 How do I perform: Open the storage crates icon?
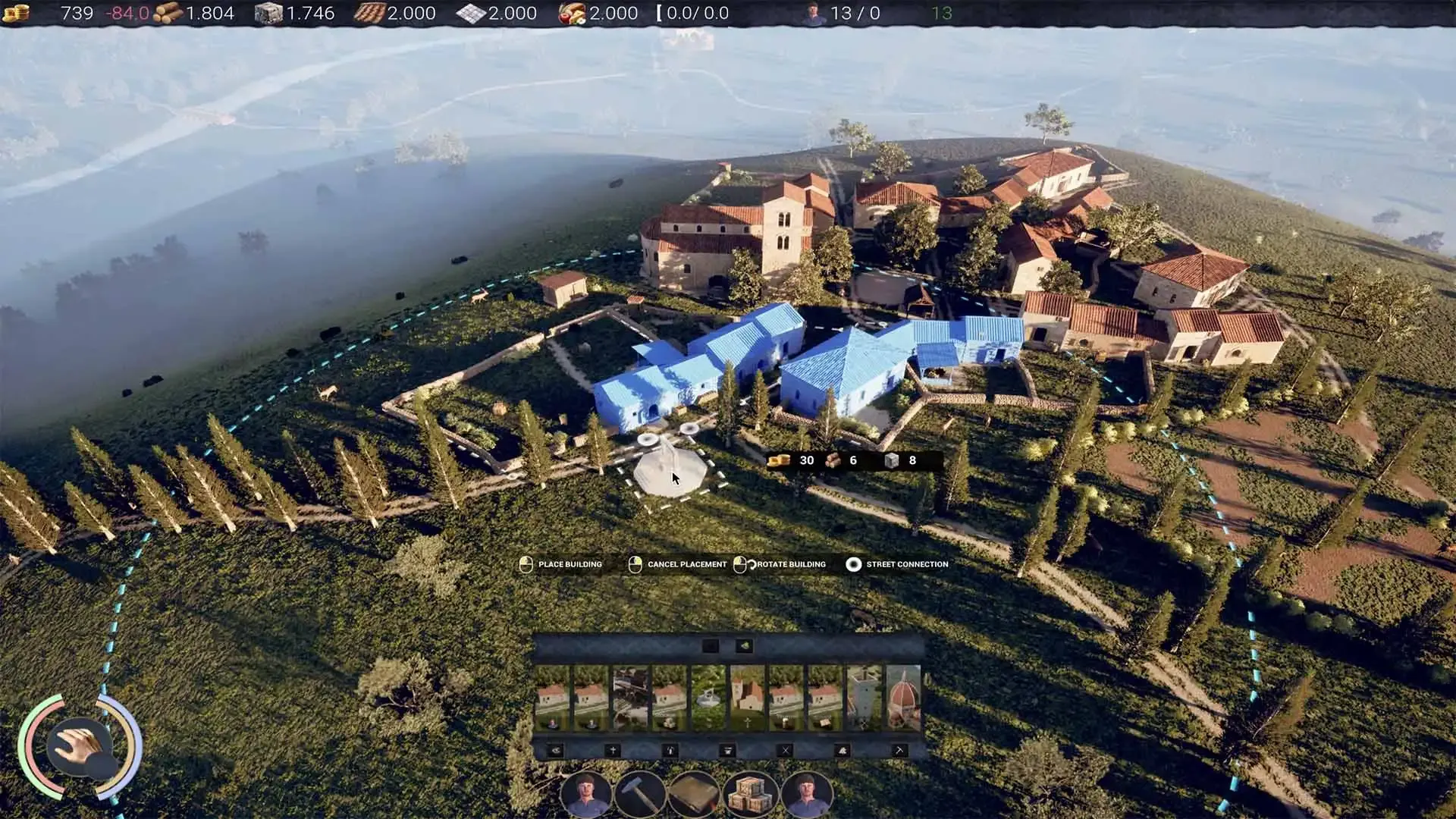pyautogui.click(x=748, y=795)
